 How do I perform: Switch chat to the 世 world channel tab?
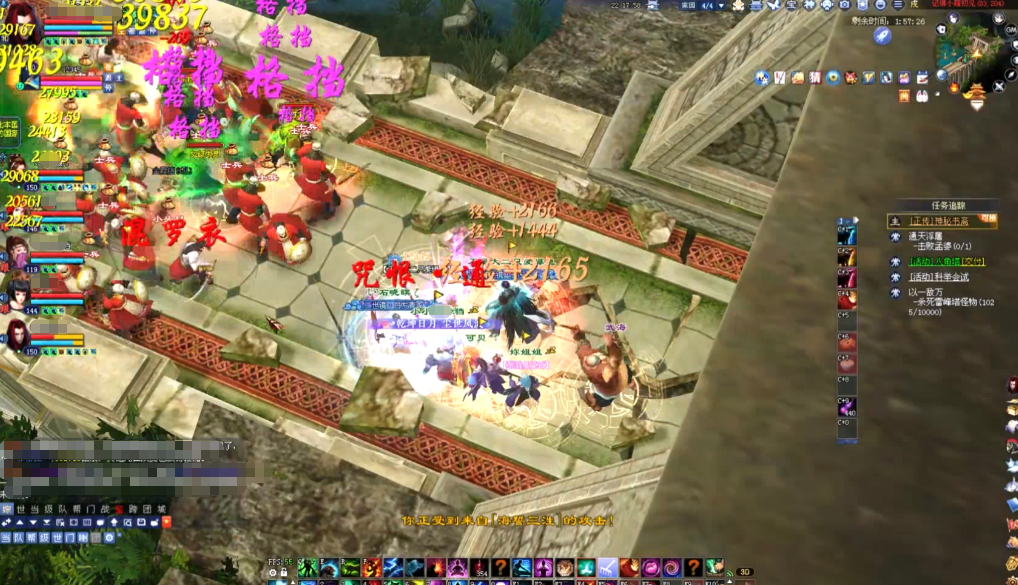(21, 509)
